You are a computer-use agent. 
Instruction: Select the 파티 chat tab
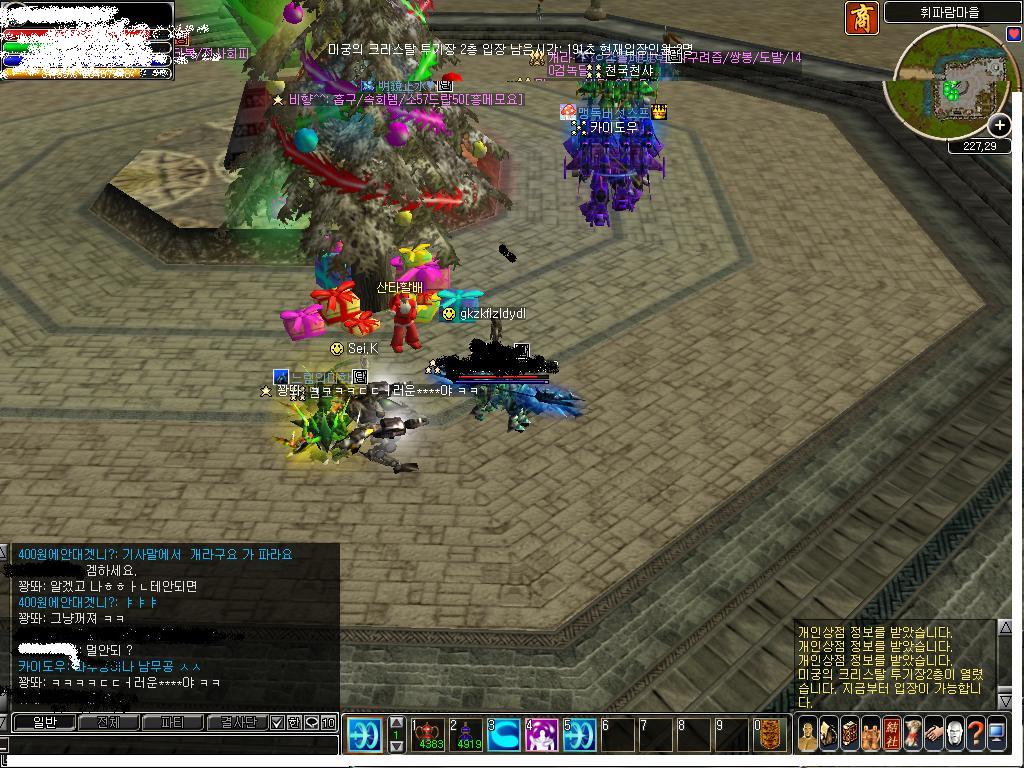172,722
